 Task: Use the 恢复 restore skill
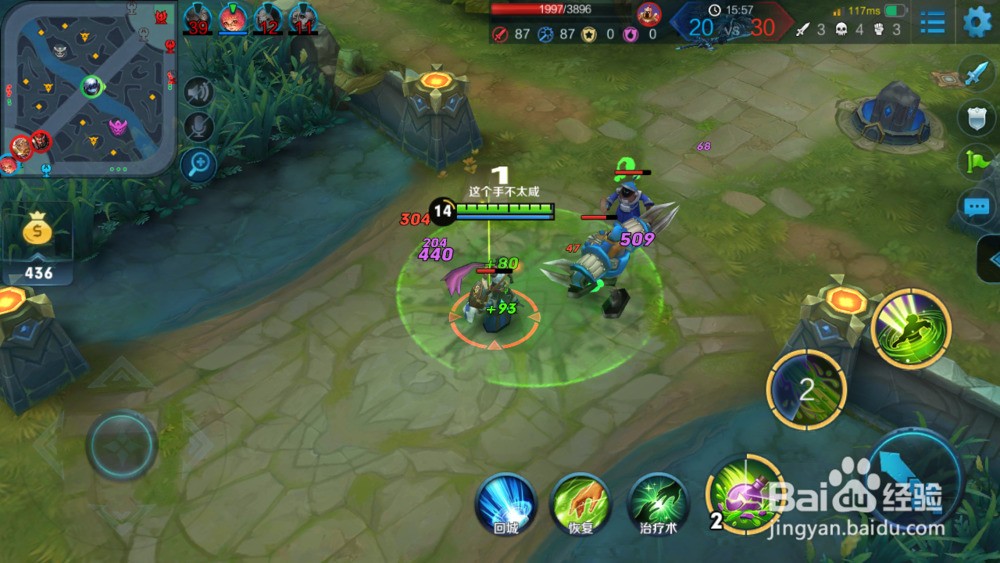[x=582, y=502]
